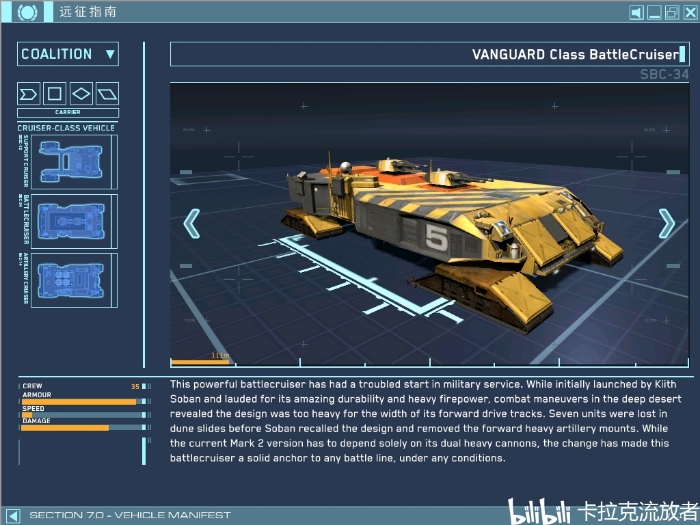Show the next vehicle with right arrow
The height and width of the screenshot is (525, 700).
tap(666, 223)
